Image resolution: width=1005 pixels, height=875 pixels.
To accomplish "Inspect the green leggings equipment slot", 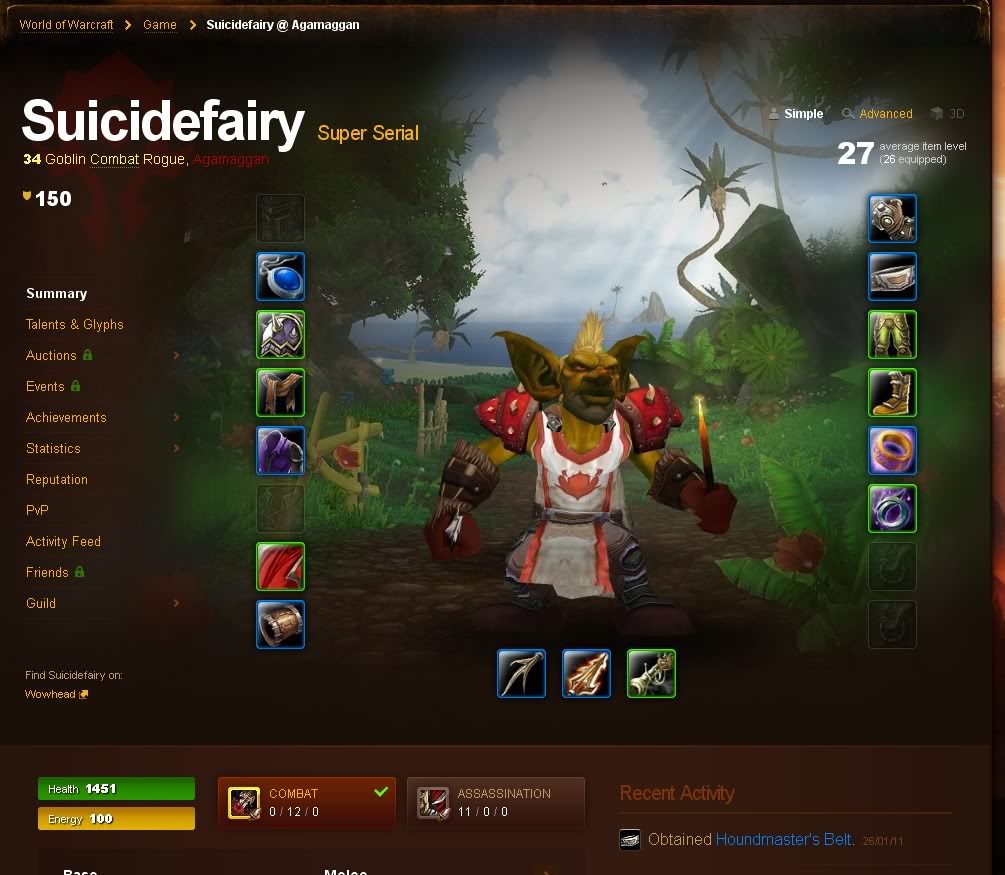I will point(892,335).
